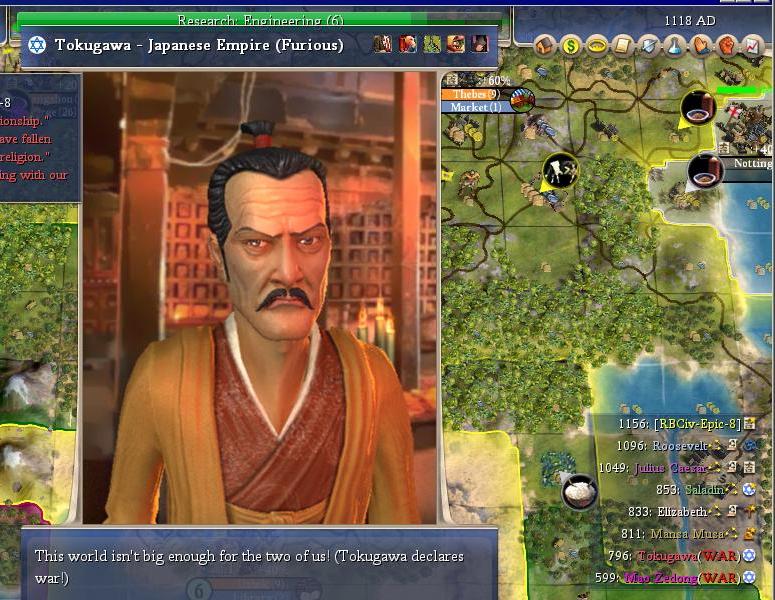Open the Financial Advisor dollar icon

571,45
